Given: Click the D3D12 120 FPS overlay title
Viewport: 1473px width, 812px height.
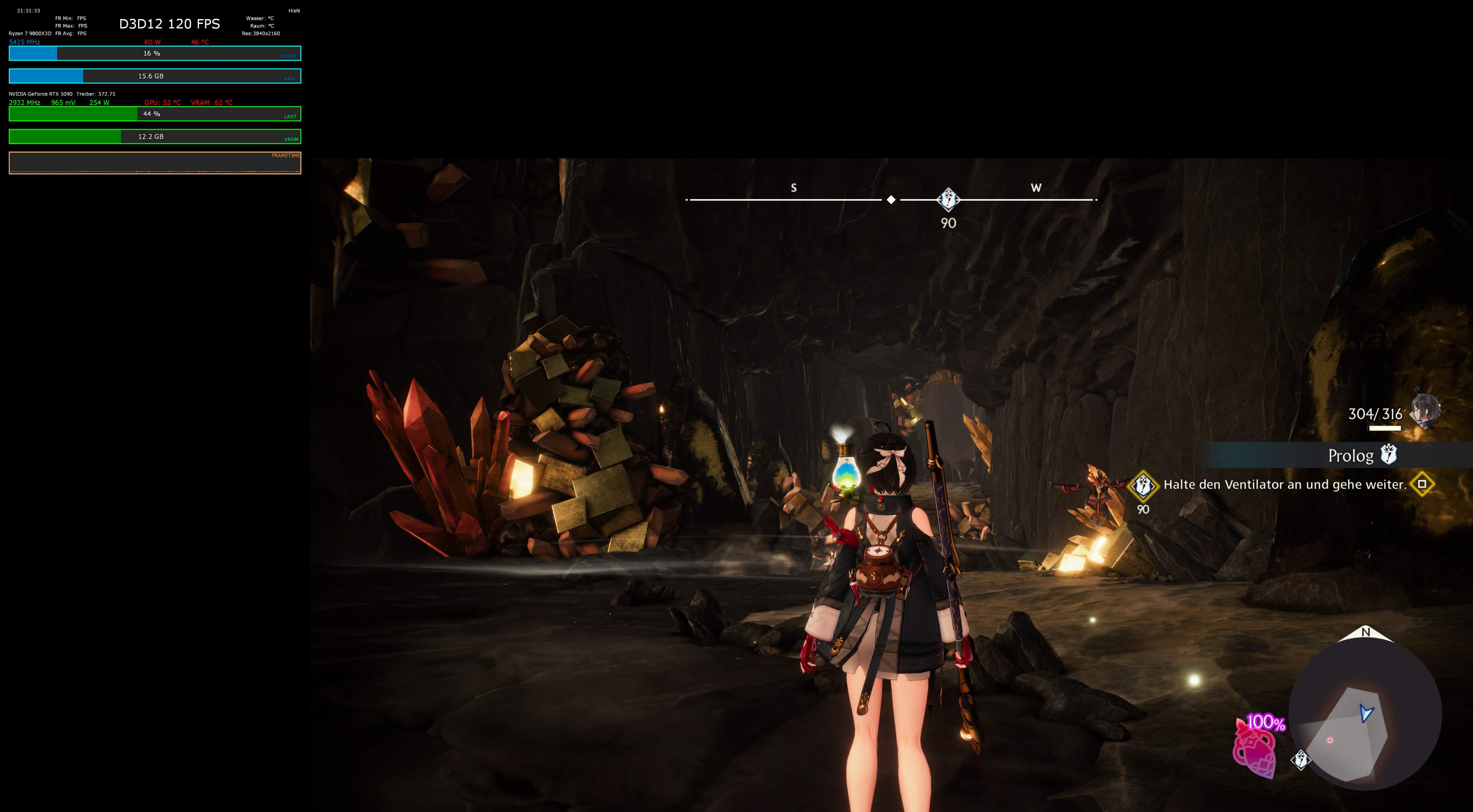Looking at the screenshot, I should pos(169,24).
